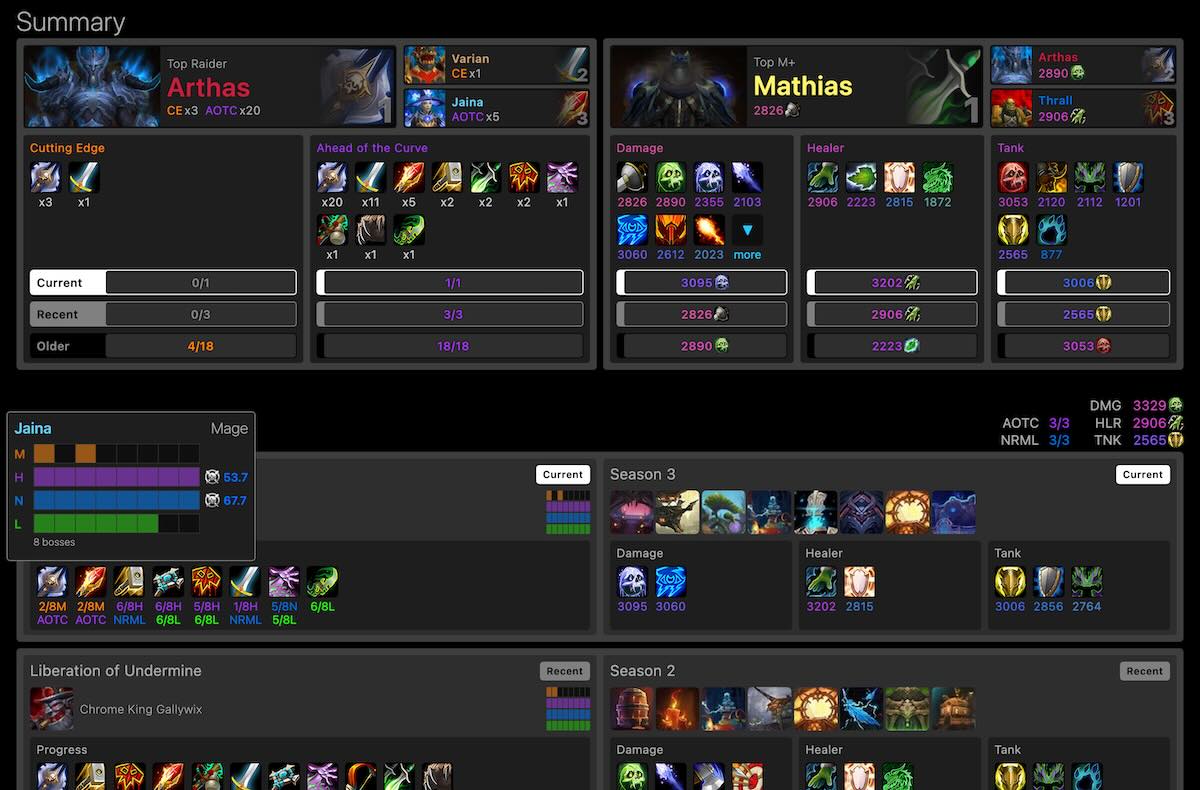Select the blue paw Tank icon scoring 877

coord(1051,231)
